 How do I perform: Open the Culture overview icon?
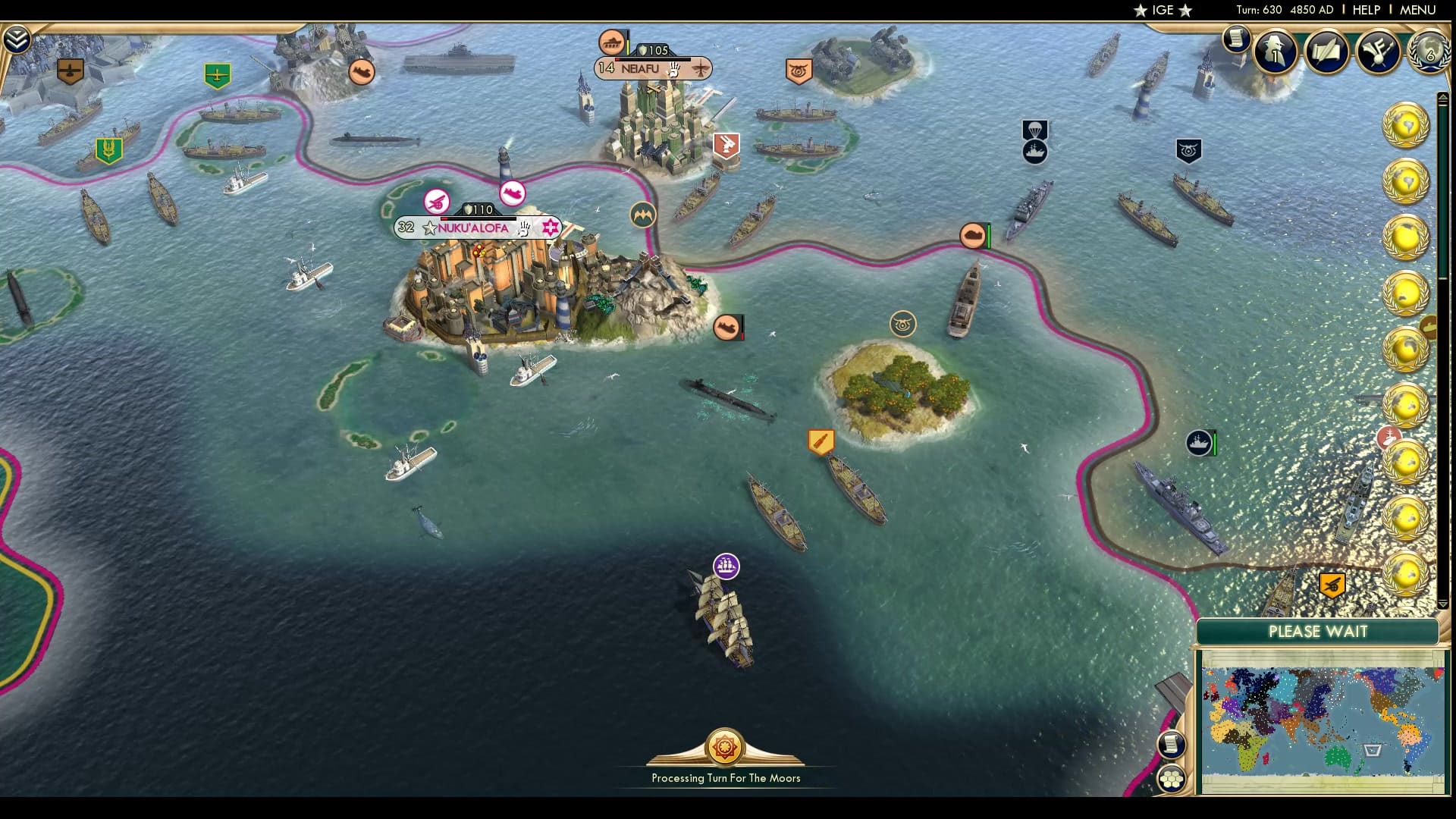pyautogui.click(x=1377, y=52)
